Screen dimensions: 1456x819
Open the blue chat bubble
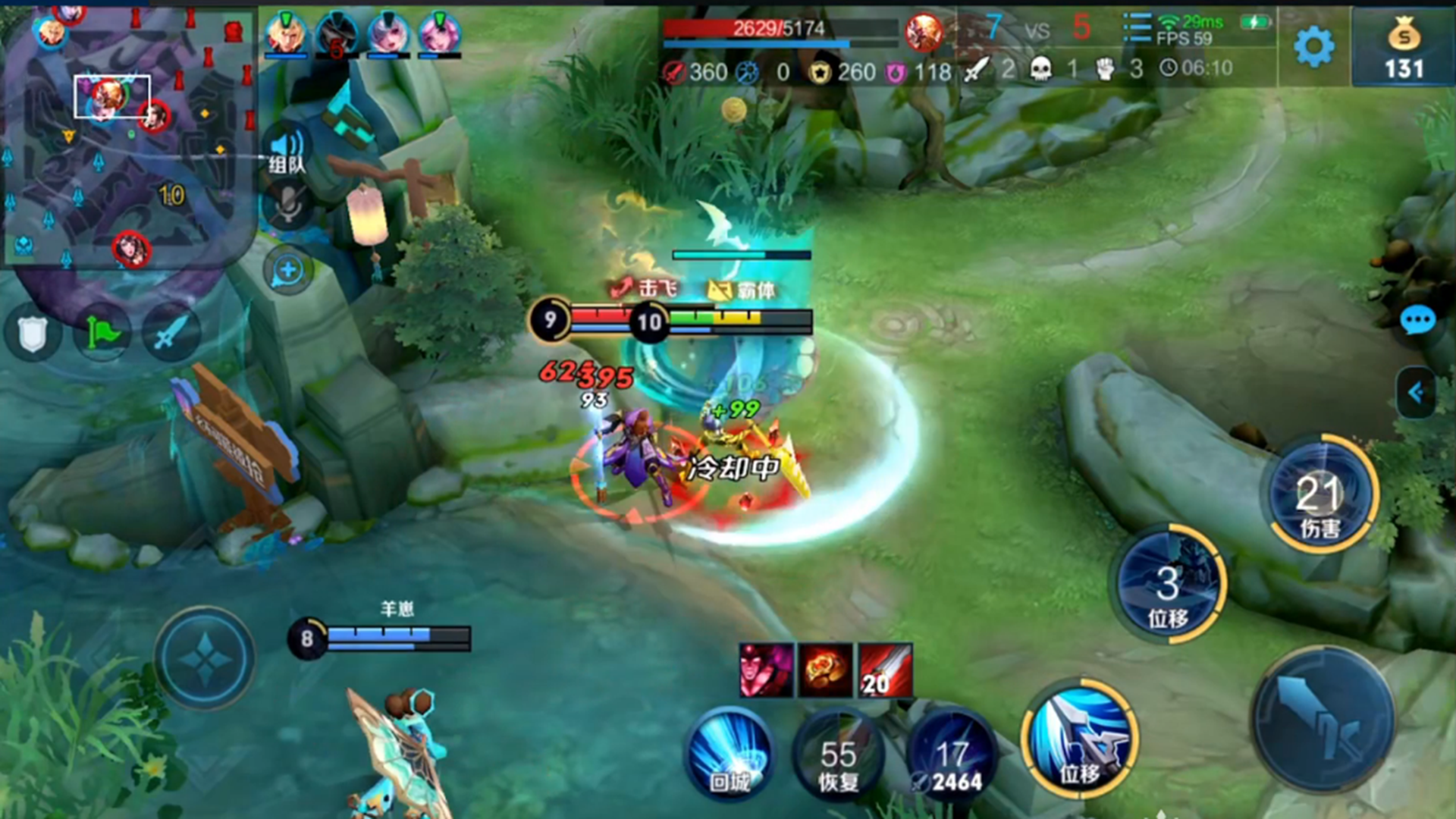pos(1417,322)
